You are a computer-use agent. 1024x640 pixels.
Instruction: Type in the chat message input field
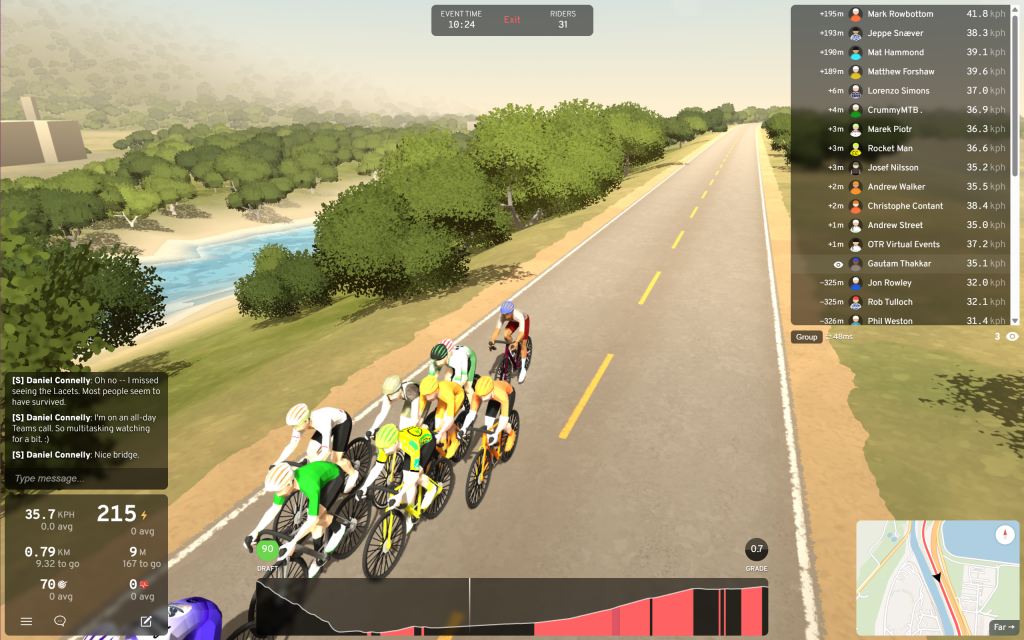[x=85, y=479]
